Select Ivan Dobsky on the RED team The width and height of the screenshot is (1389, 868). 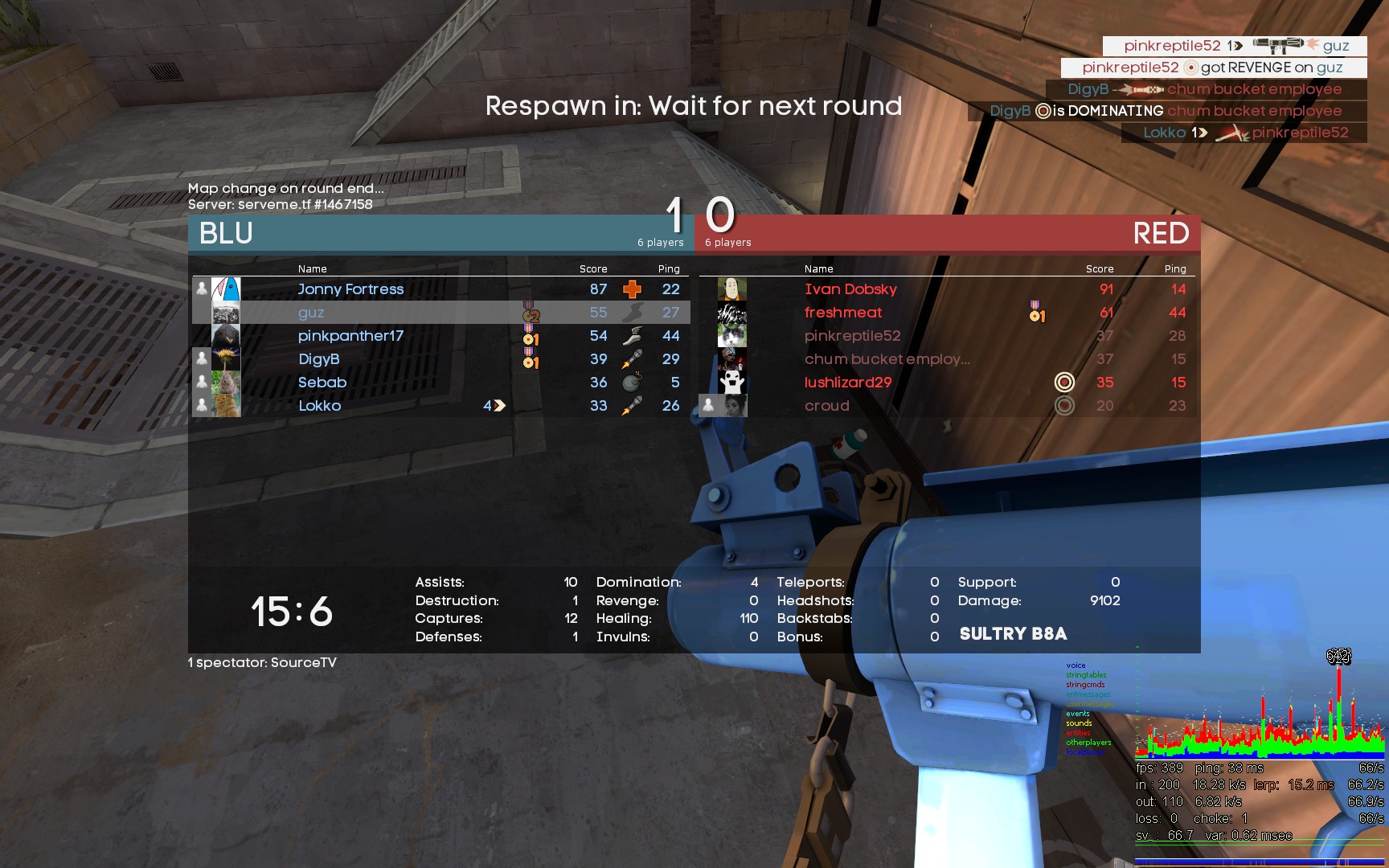tap(850, 289)
